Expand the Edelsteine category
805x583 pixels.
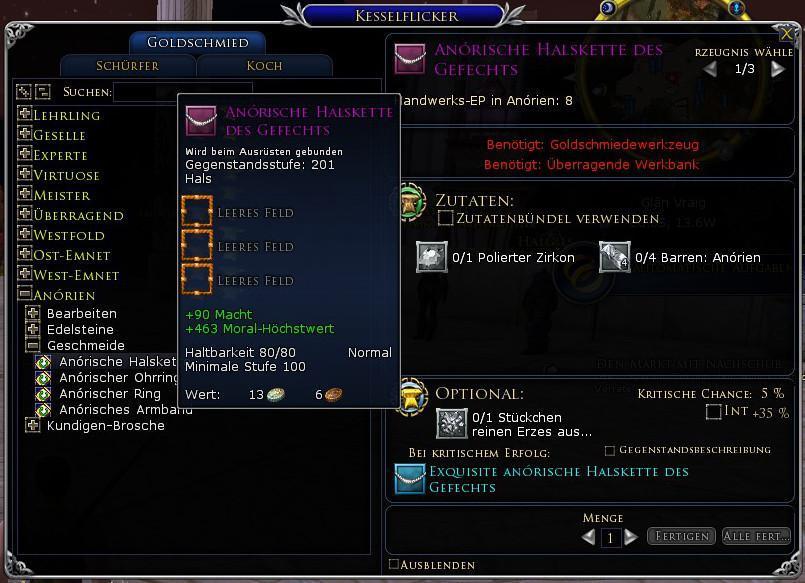point(33,329)
